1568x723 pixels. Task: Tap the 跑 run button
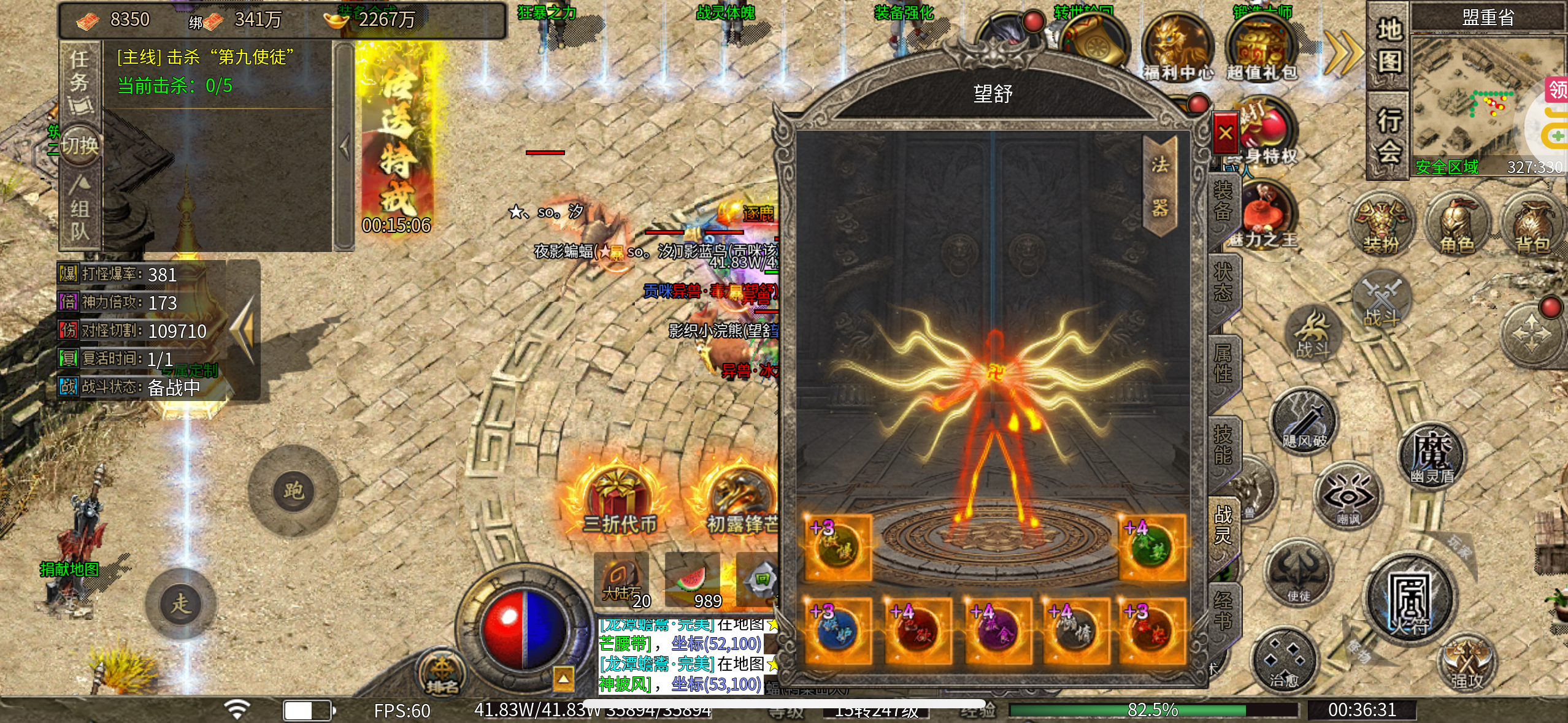point(293,491)
